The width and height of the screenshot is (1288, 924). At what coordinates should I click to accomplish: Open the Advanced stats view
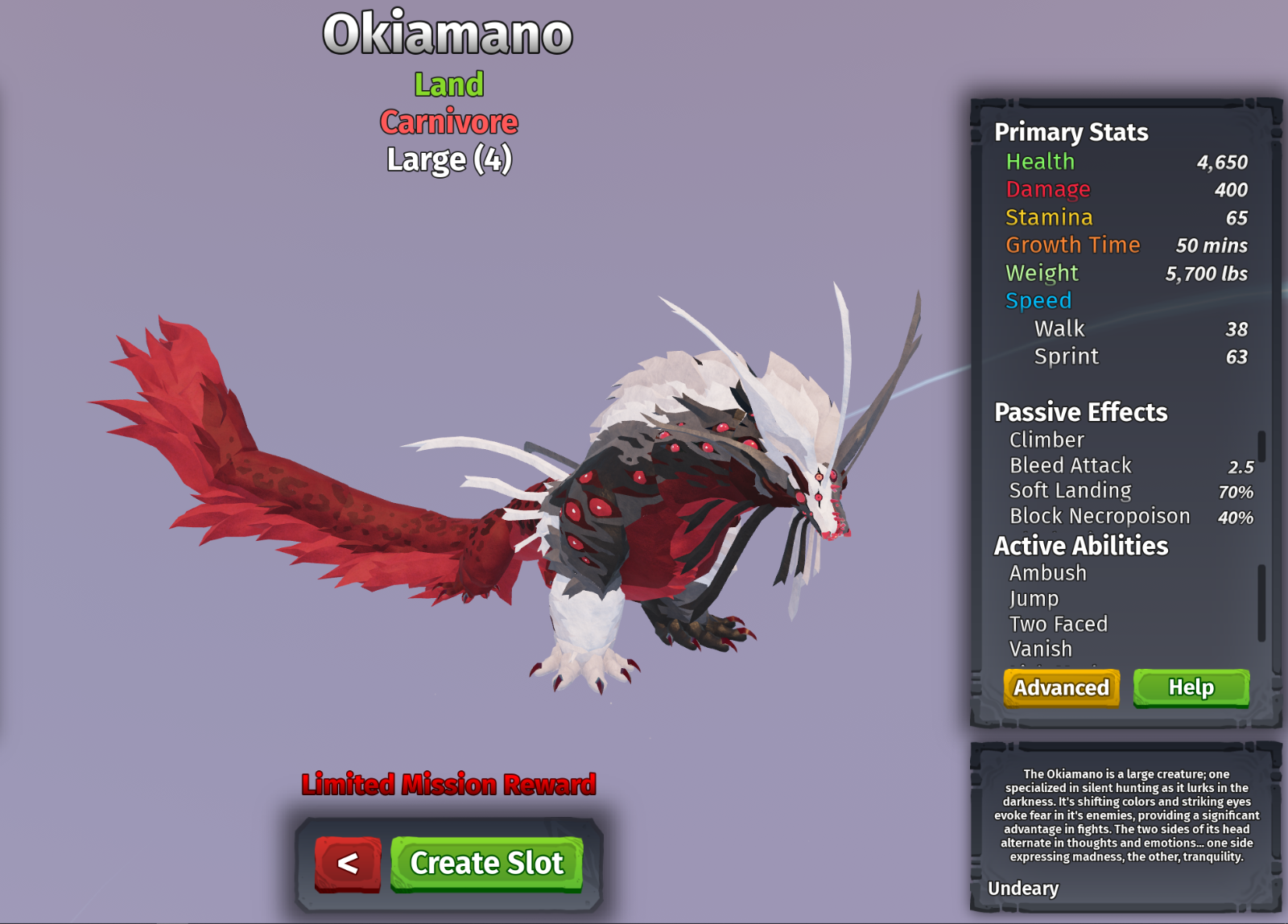(x=1061, y=687)
